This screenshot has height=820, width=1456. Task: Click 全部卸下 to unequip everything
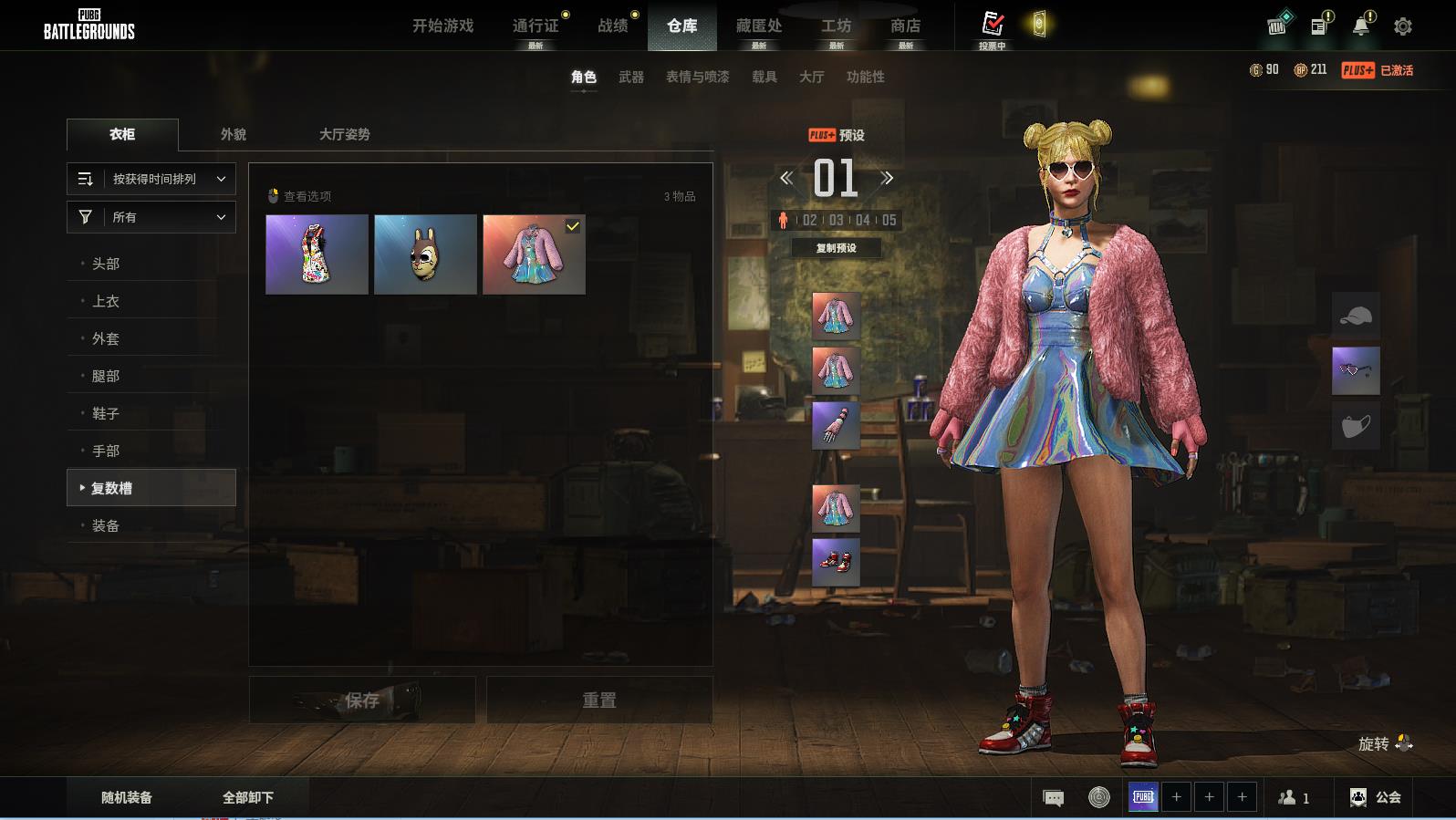[x=248, y=797]
